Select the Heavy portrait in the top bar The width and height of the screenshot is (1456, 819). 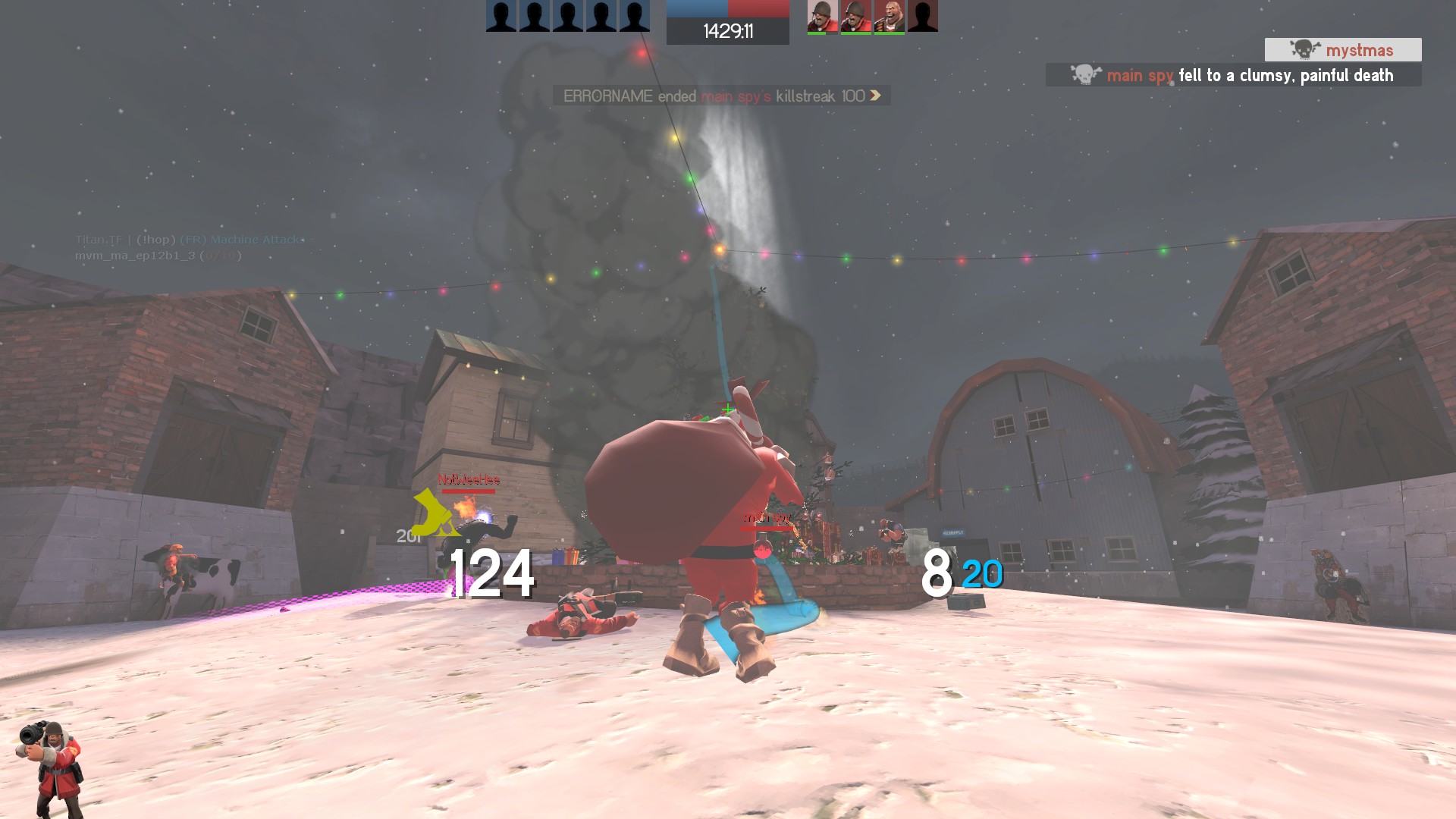889,16
